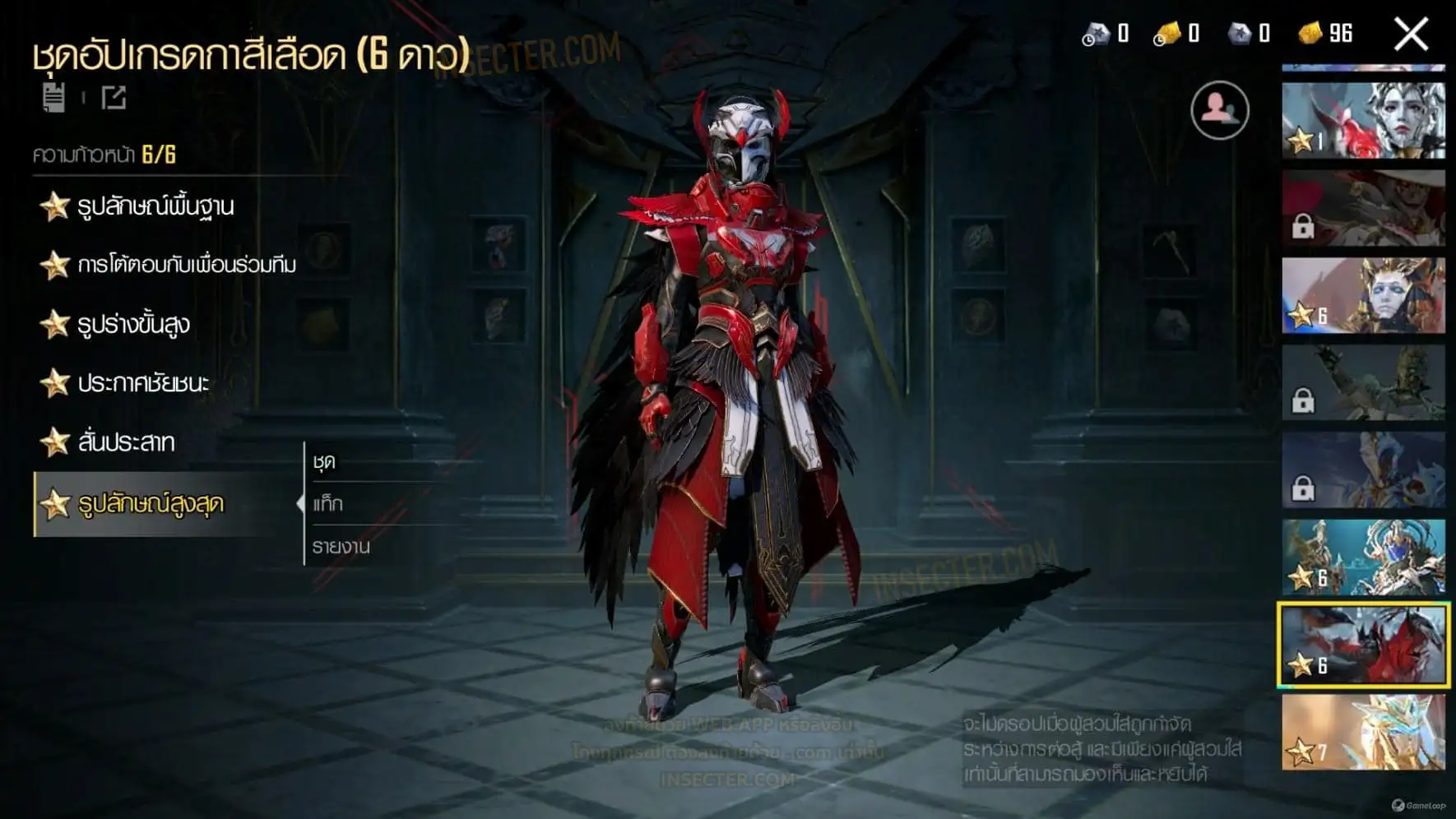Choose the 7-star golden outfit thumbnail
Image resolution: width=1456 pixels, height=819 pixels.
(x=1363, y=733)
